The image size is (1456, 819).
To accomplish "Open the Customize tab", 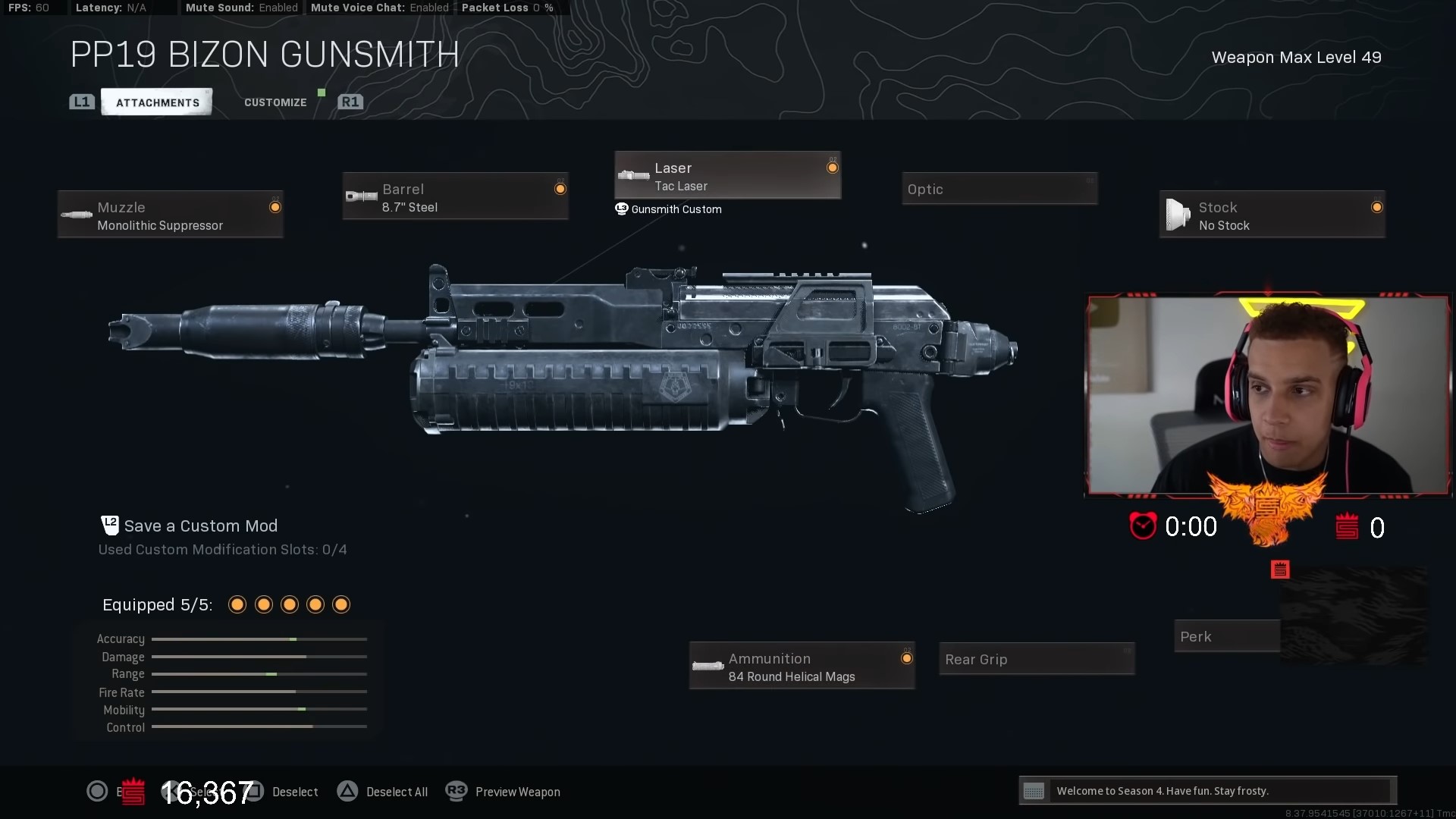I will pos(275,102).
